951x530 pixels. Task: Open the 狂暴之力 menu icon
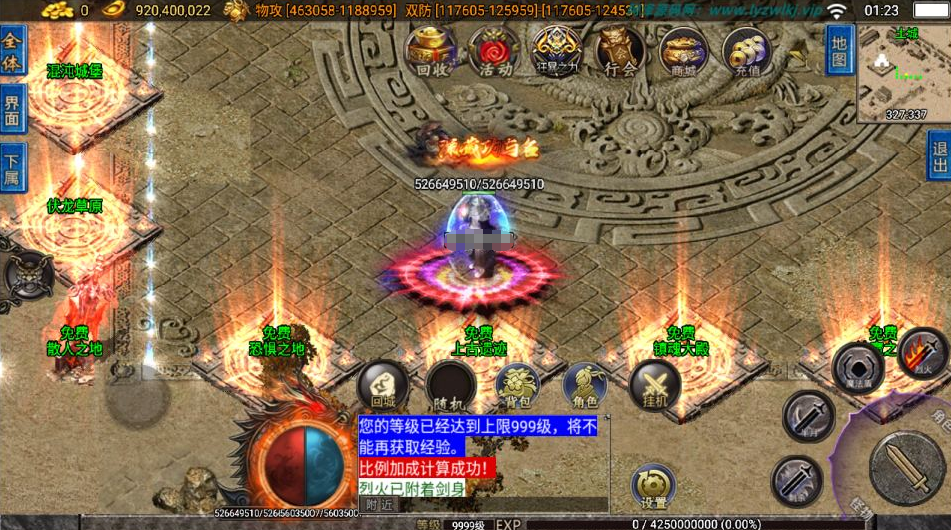[x=556, y=51]
